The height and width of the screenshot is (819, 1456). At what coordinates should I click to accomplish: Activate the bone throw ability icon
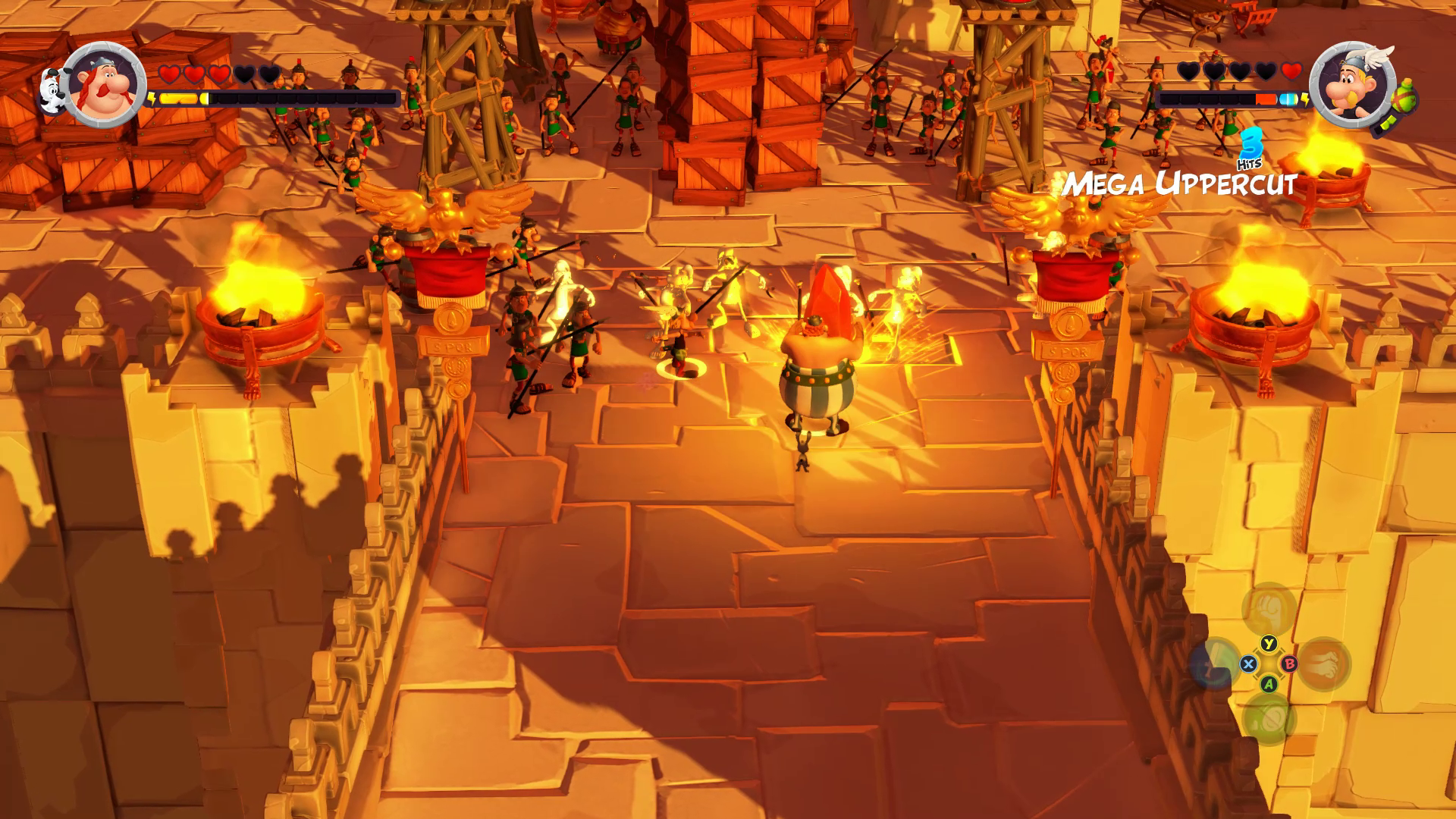click(x=1214, y=664)
